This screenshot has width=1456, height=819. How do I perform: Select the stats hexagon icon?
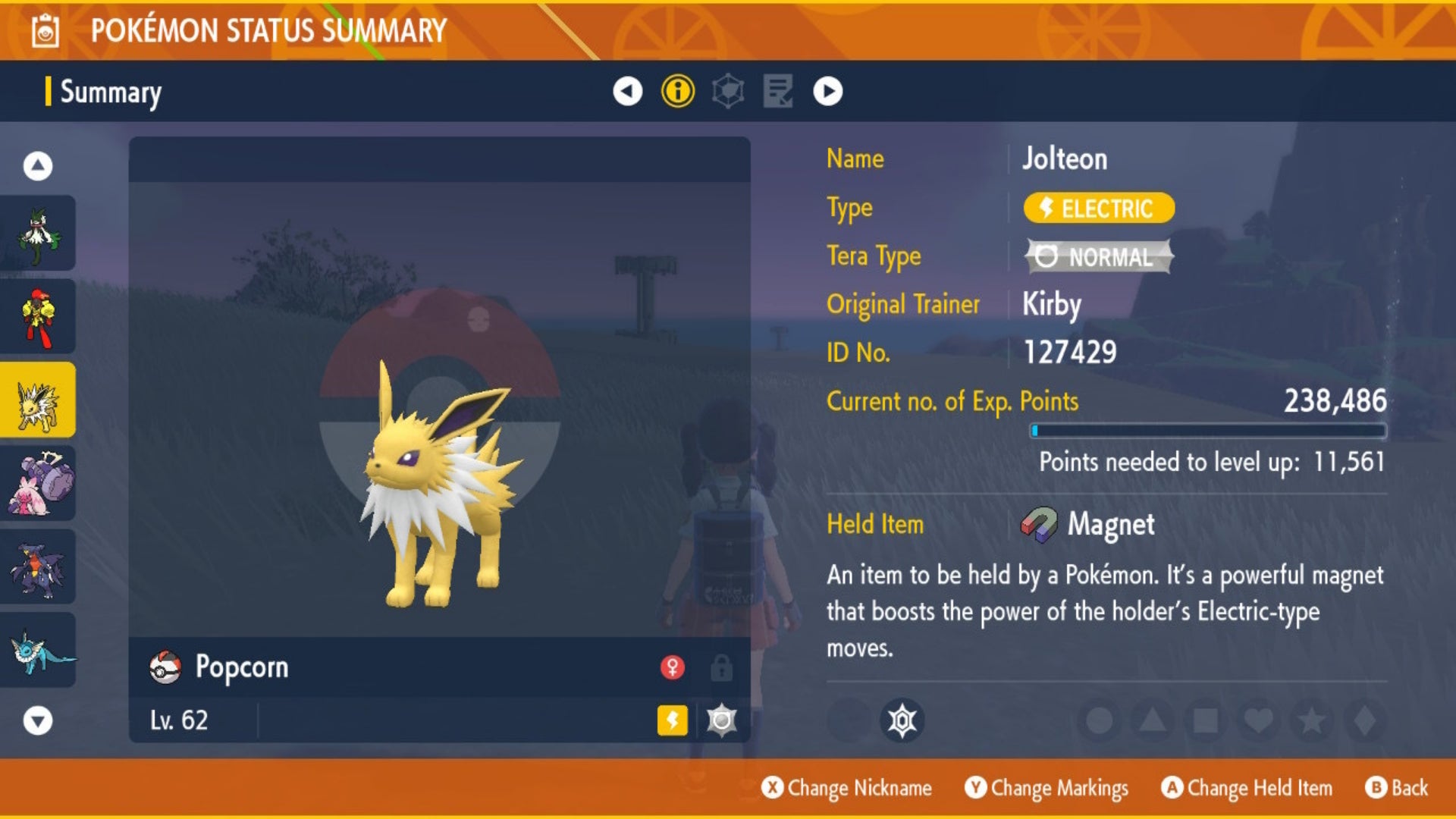click(729, 93)
